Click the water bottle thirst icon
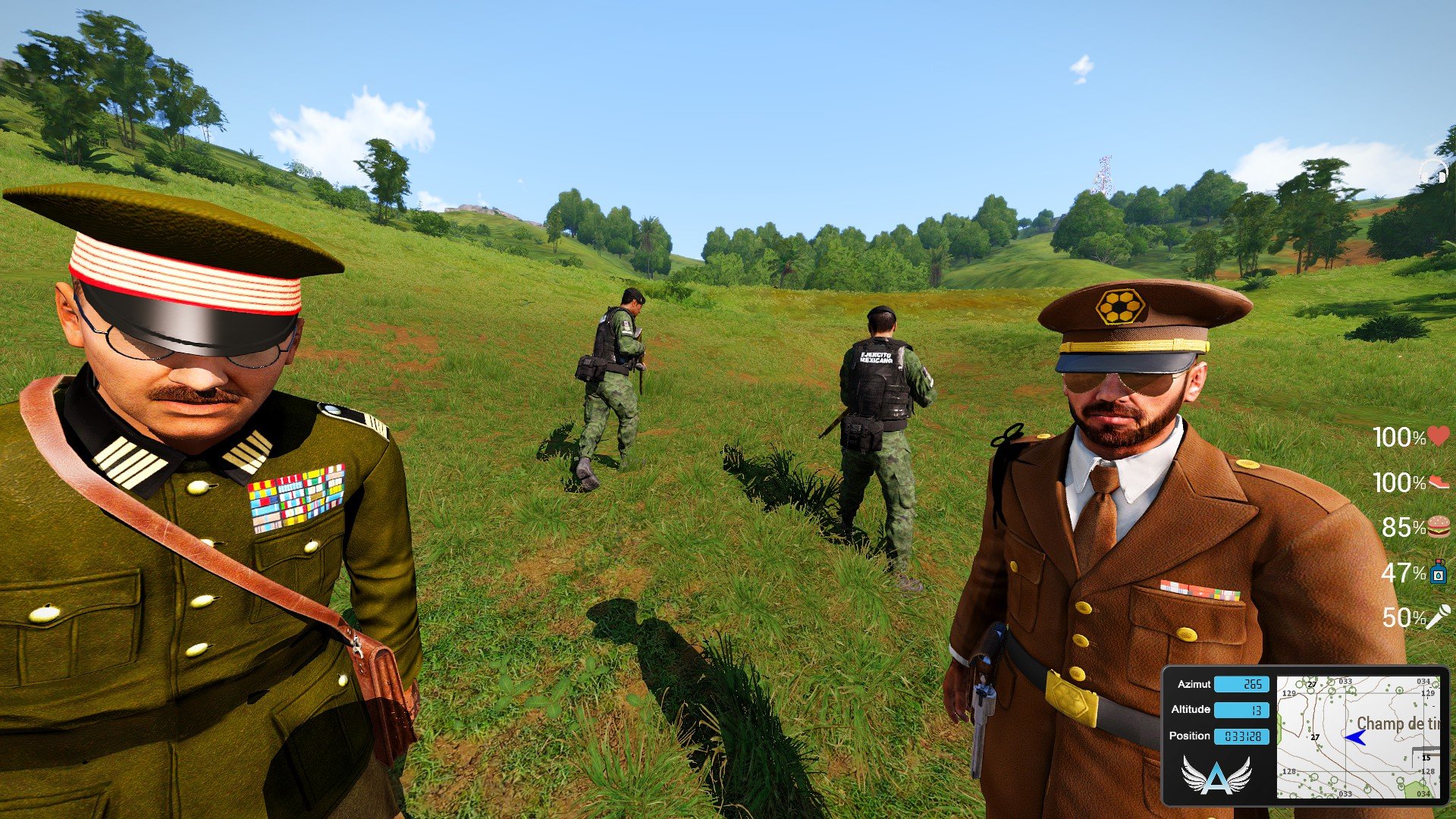 pyautogui.click(x=1439, y=572)
